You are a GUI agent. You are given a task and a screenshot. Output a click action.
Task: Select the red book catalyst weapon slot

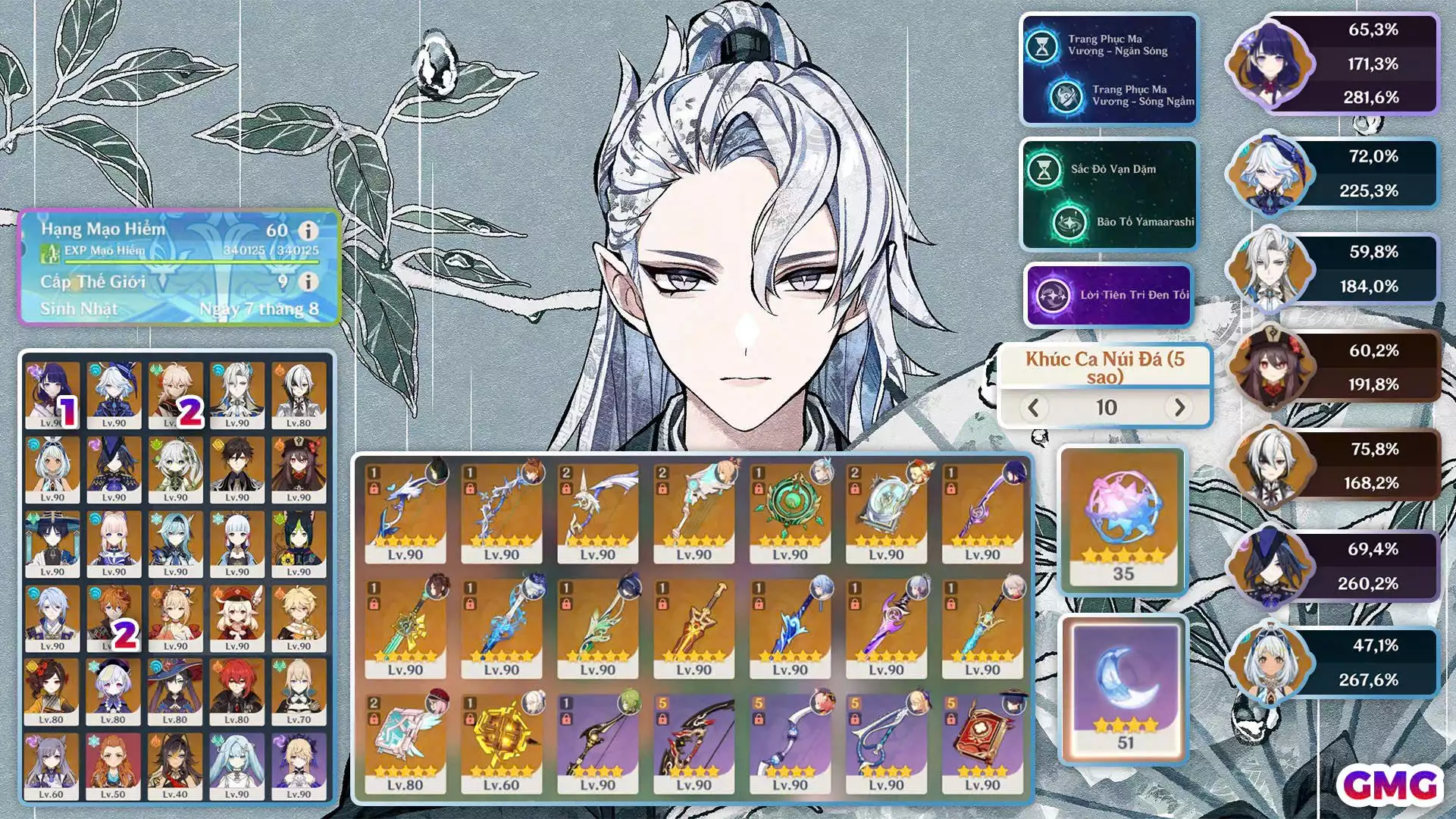click(982, 742)
